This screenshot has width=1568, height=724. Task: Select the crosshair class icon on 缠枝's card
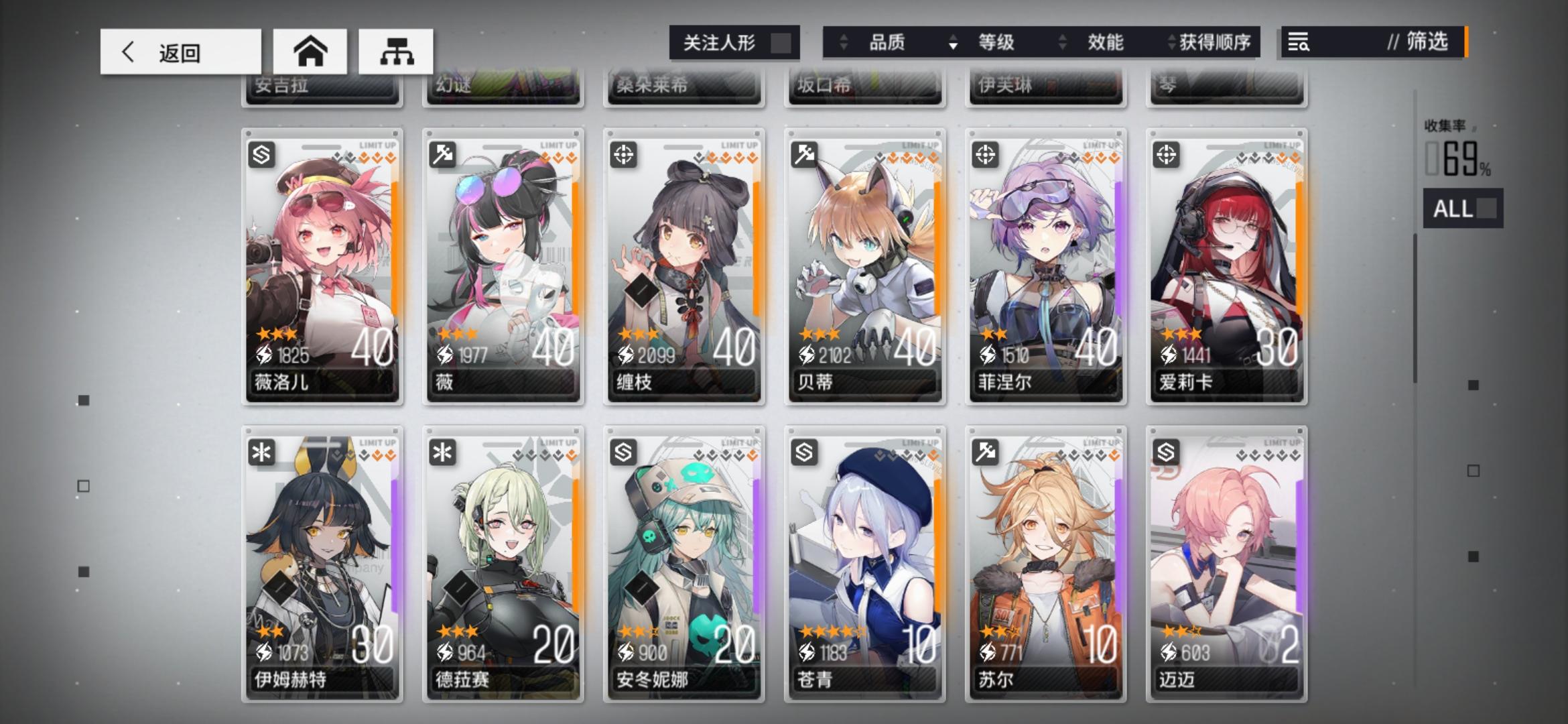coord(623,156)
